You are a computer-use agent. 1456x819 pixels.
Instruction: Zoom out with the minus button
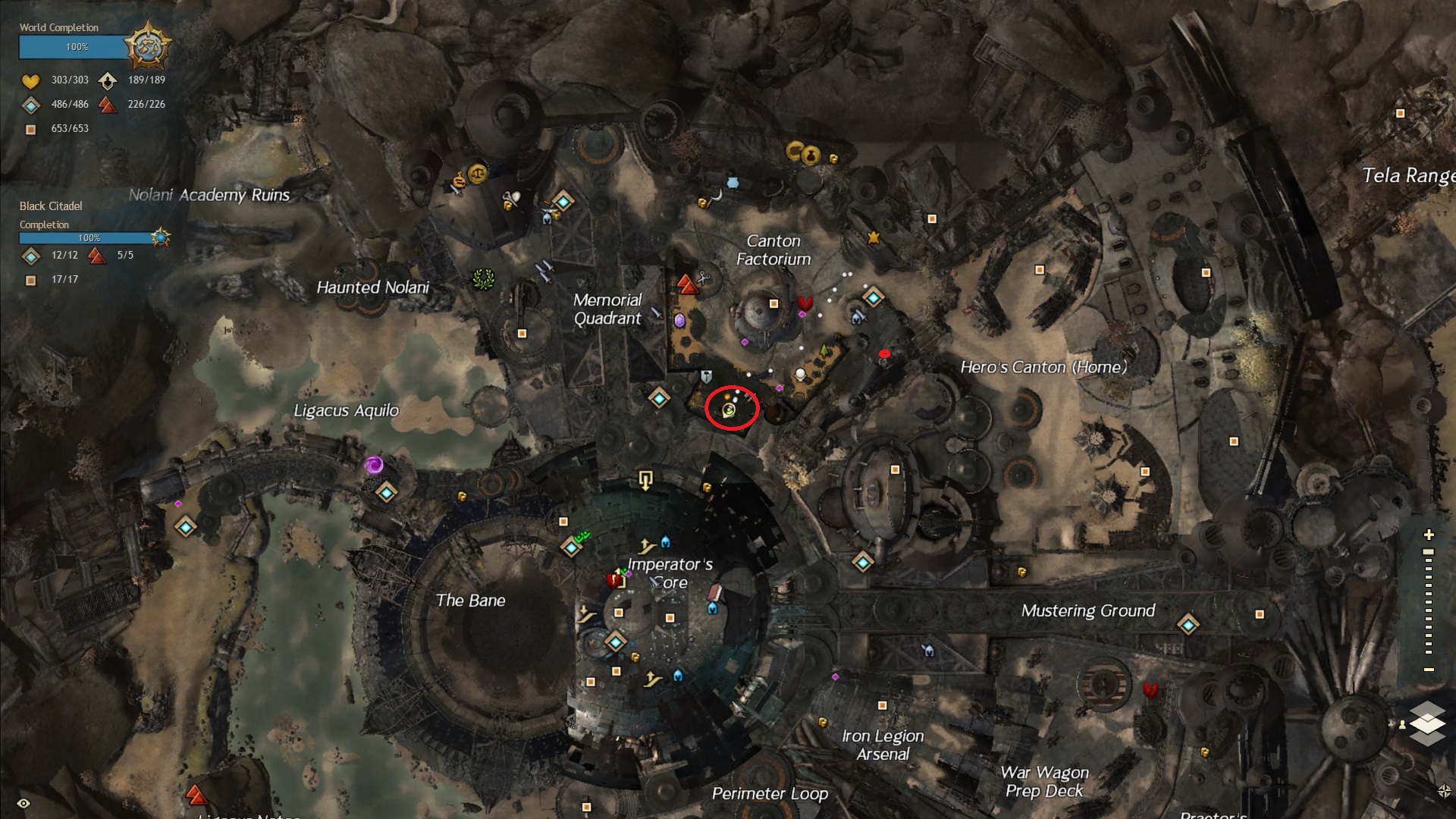click(x=1429, y=670)
